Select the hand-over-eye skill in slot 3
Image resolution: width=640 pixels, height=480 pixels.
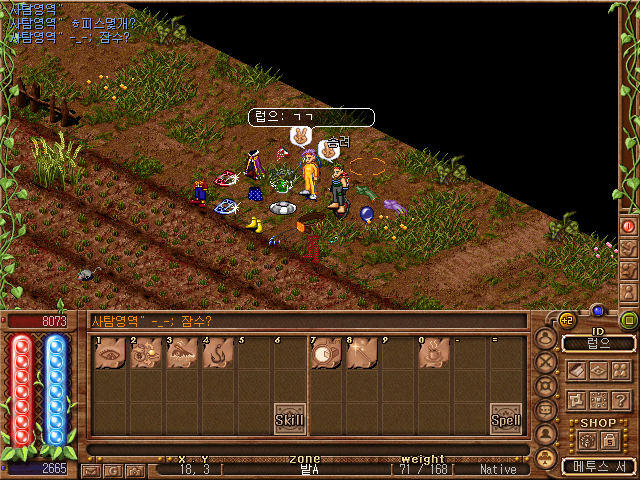pos(182,354)
